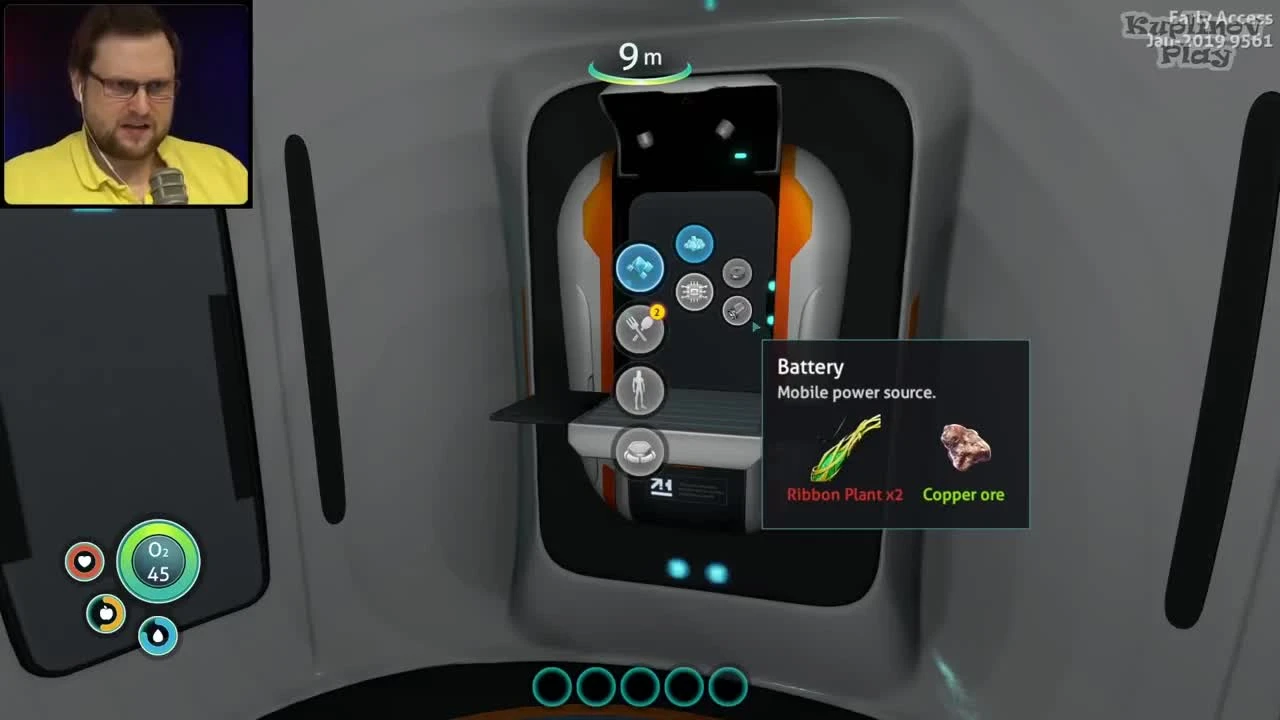Expand the Personal equipment category
The image size is (1280, 720).
641,390
